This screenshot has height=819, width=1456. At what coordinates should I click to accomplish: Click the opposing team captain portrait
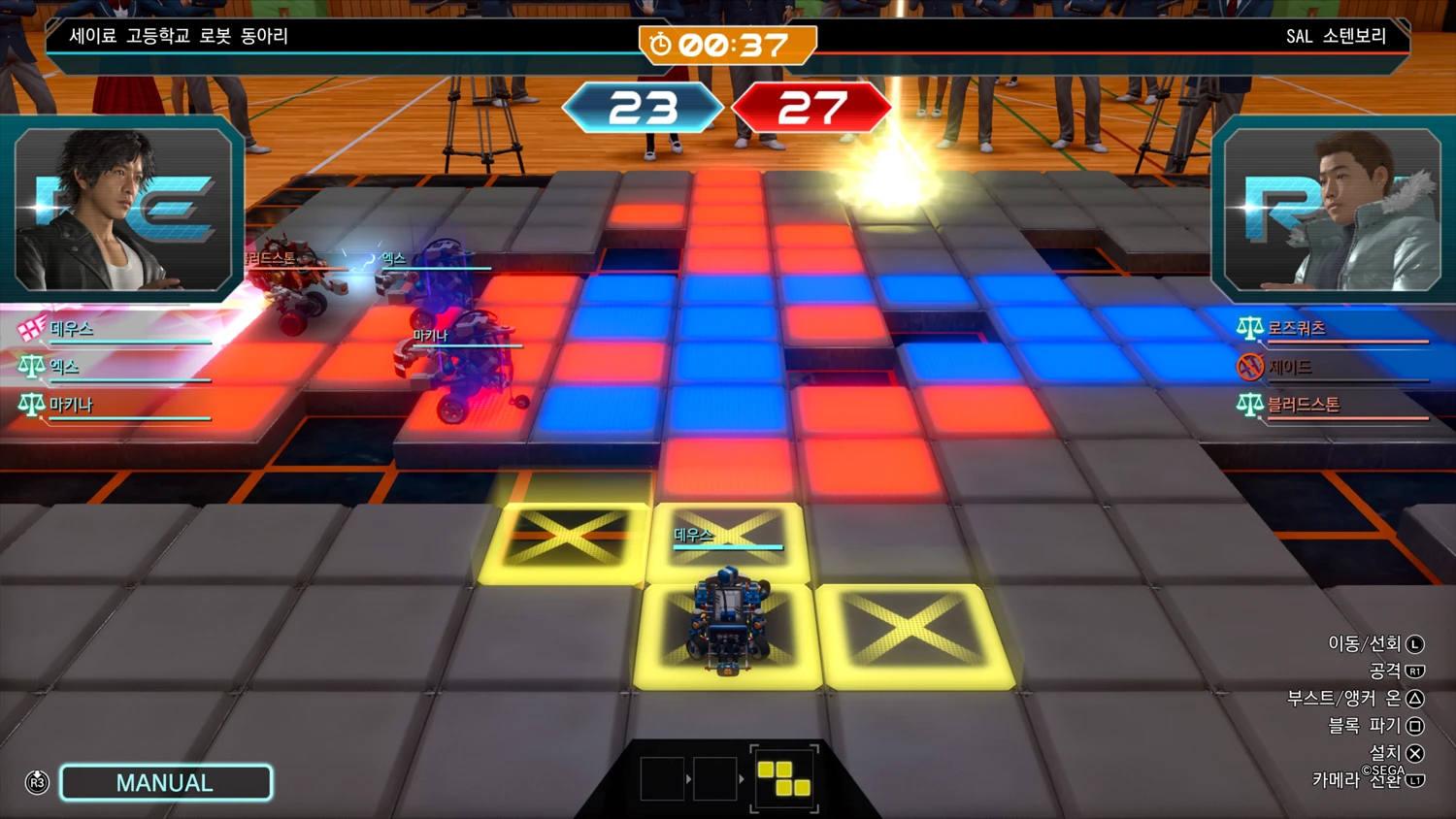[1332, 210]
